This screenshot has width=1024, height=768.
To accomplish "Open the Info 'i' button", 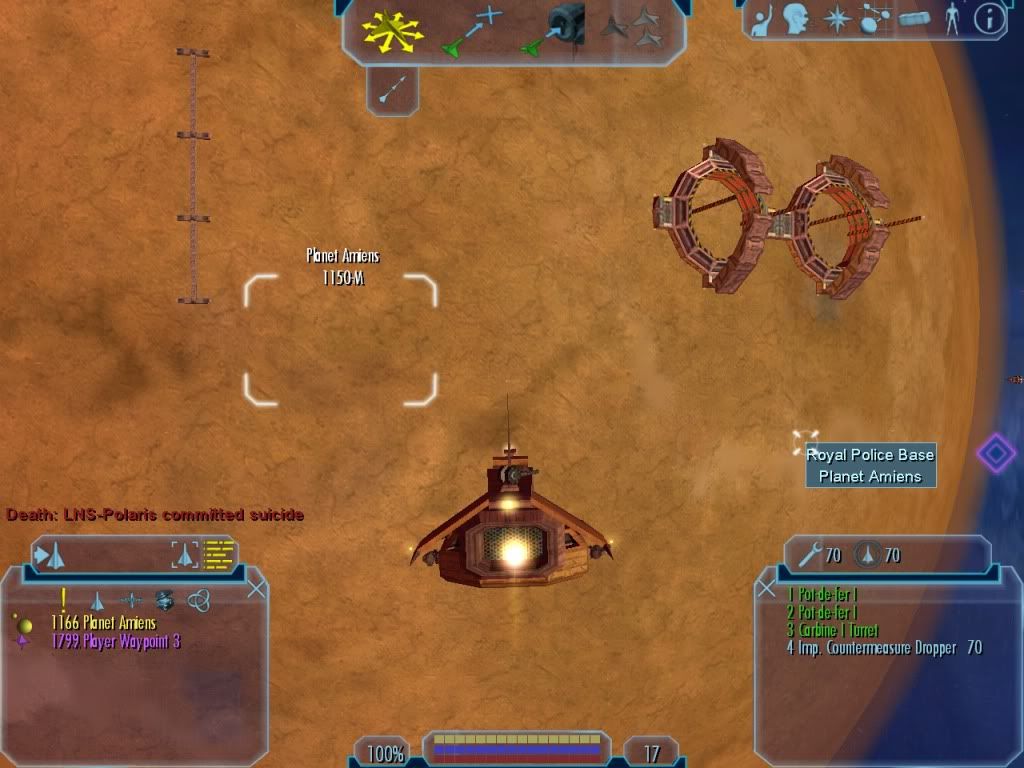I will tap(988, 19).
